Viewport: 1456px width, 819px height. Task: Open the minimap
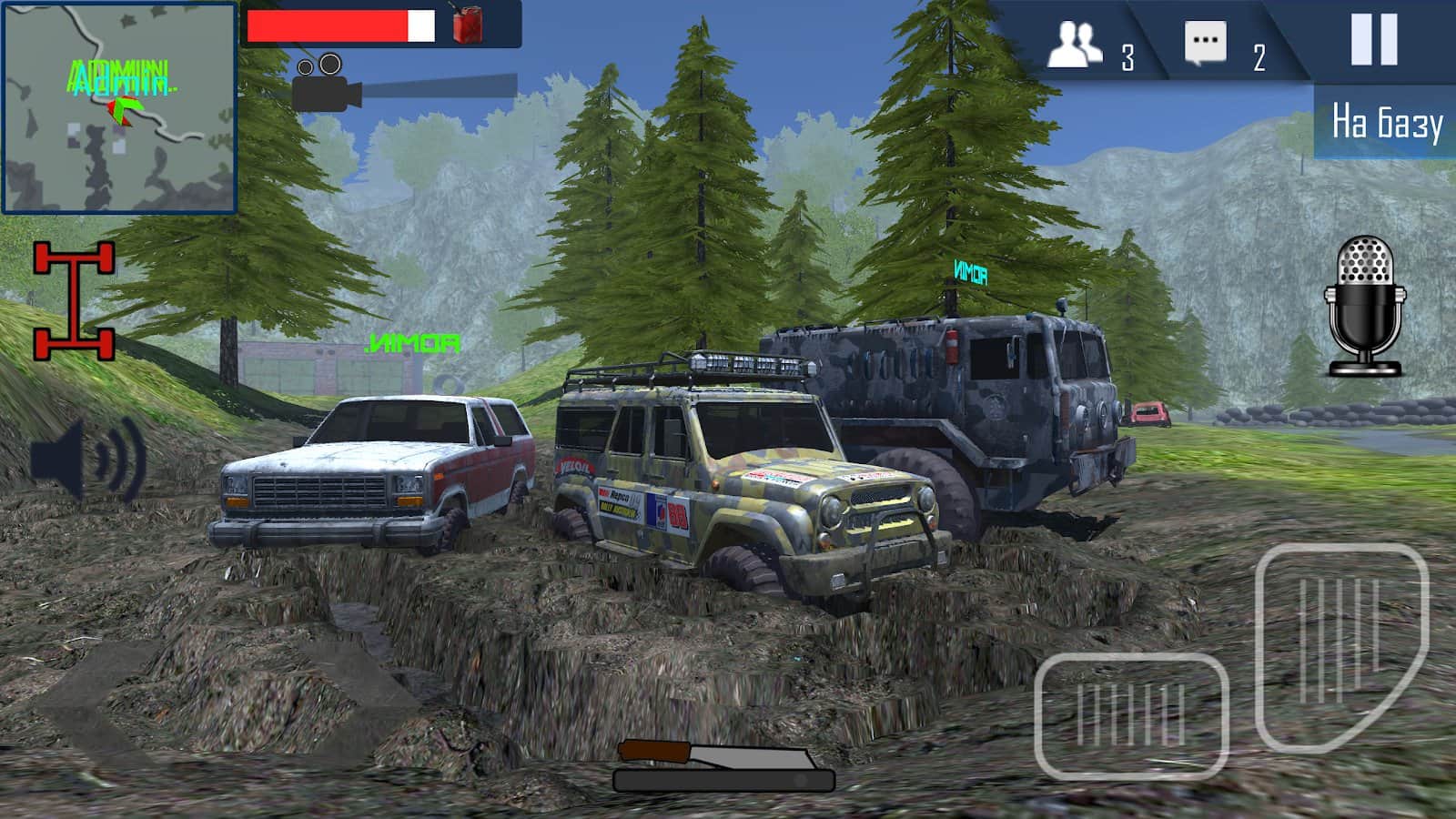click(119, 108)
